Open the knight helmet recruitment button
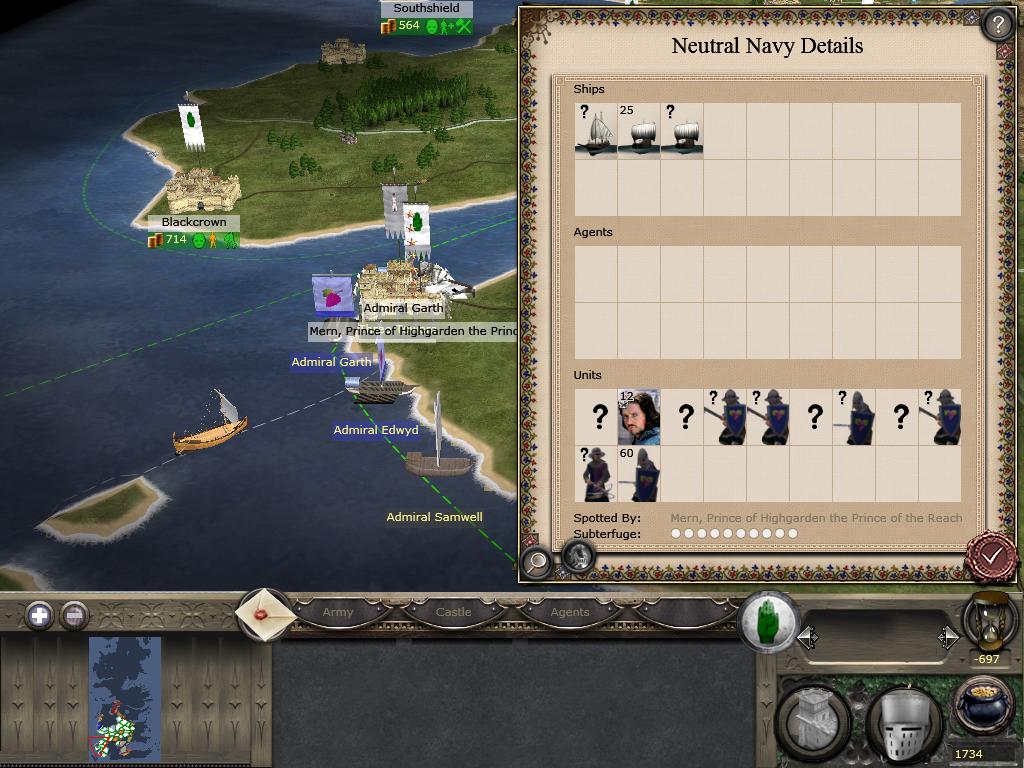 click(x=904, y=724)
